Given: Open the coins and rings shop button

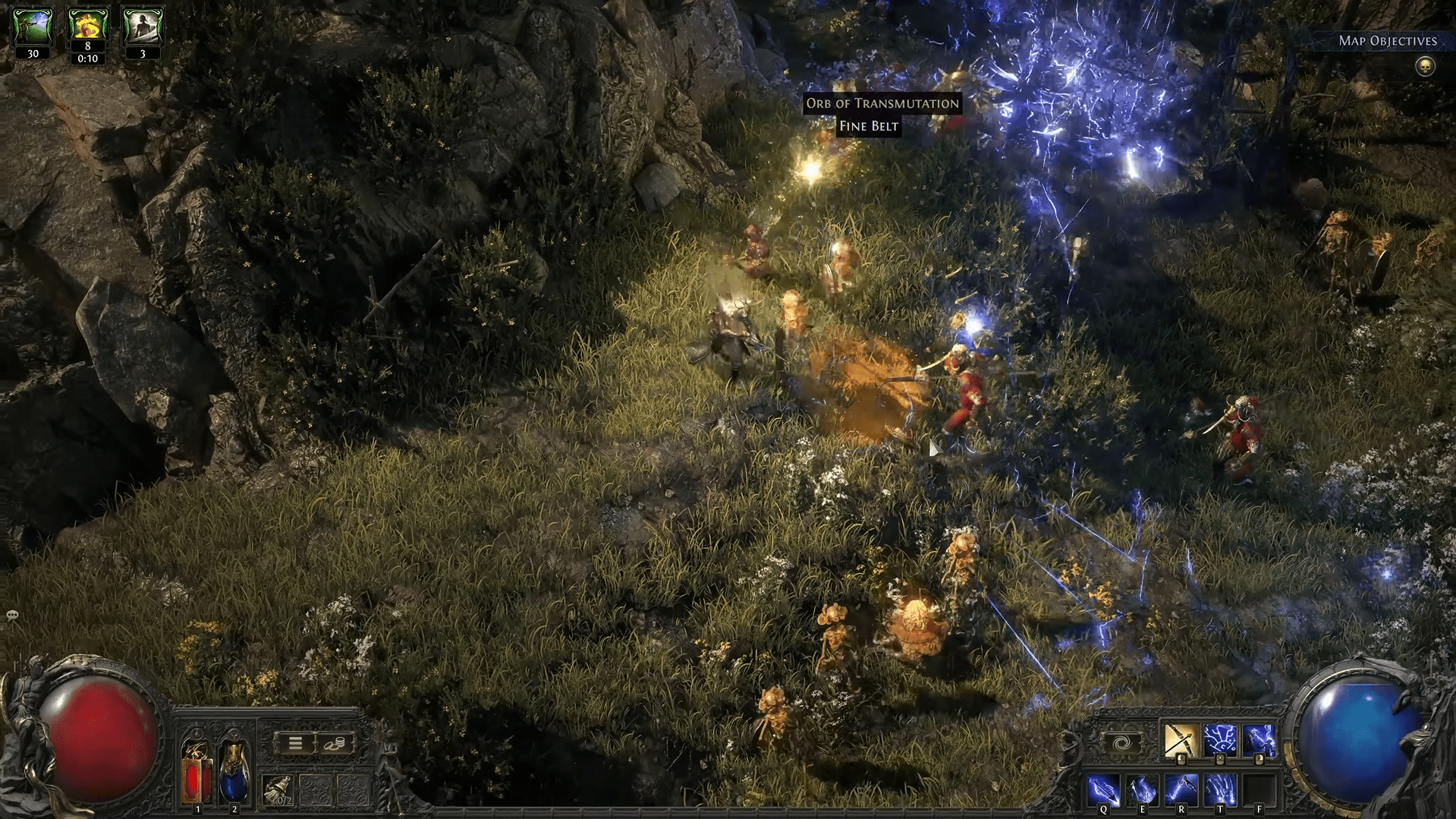Looking at the screenshot, I should (335, 744).
